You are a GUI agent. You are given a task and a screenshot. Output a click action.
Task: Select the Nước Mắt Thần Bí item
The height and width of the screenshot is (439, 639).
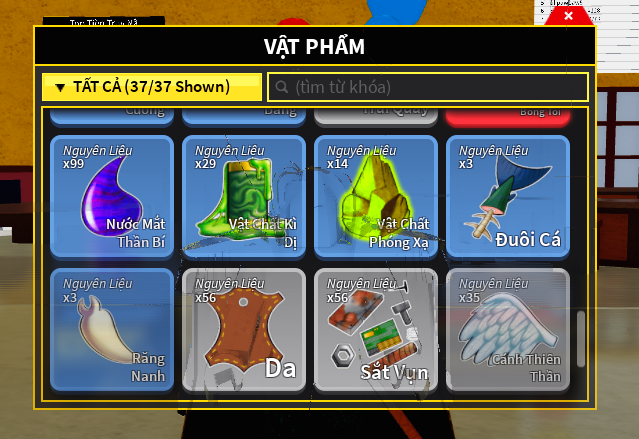111,196
